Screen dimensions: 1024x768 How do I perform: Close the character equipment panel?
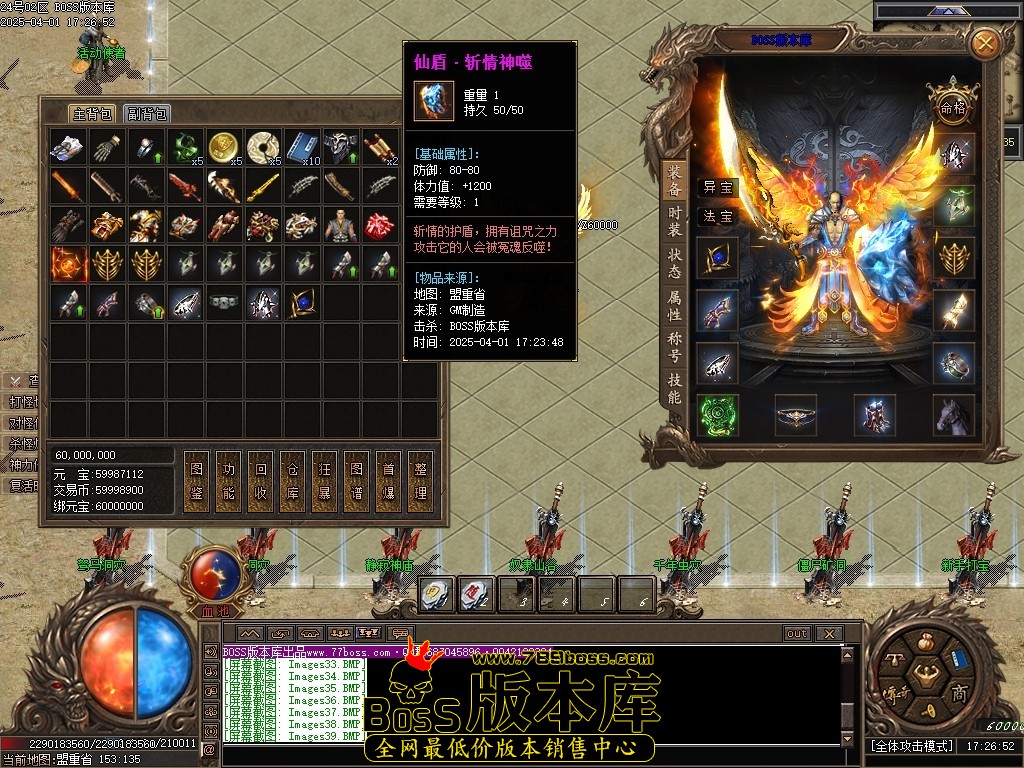(985, 43)
